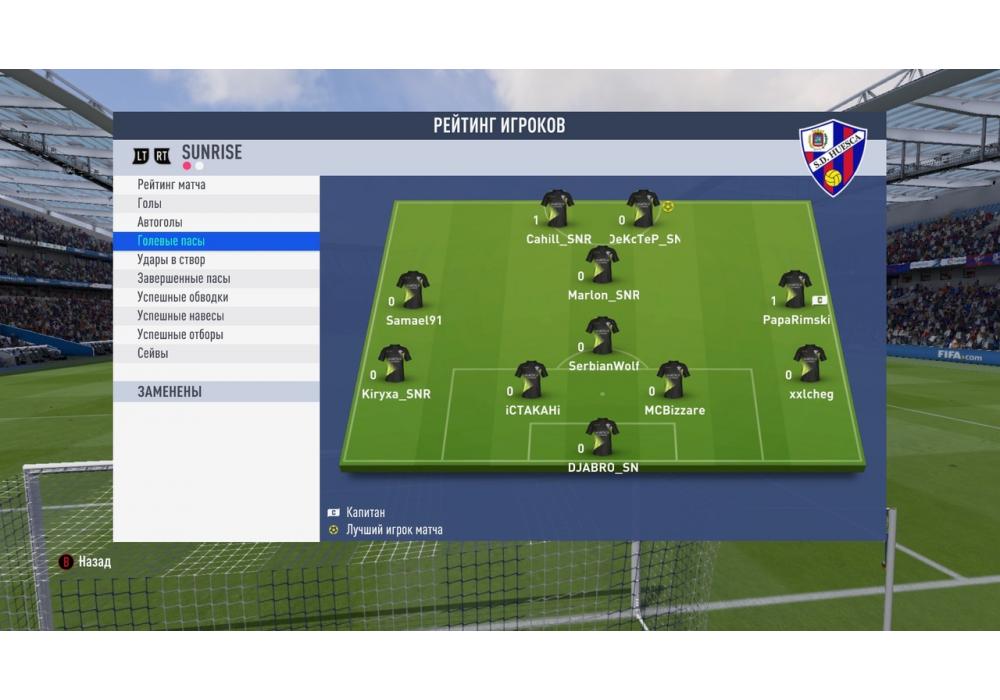Show the Удары в створ stats
Viewport: 1000px width, 700px height.
(x=171, y=260)
